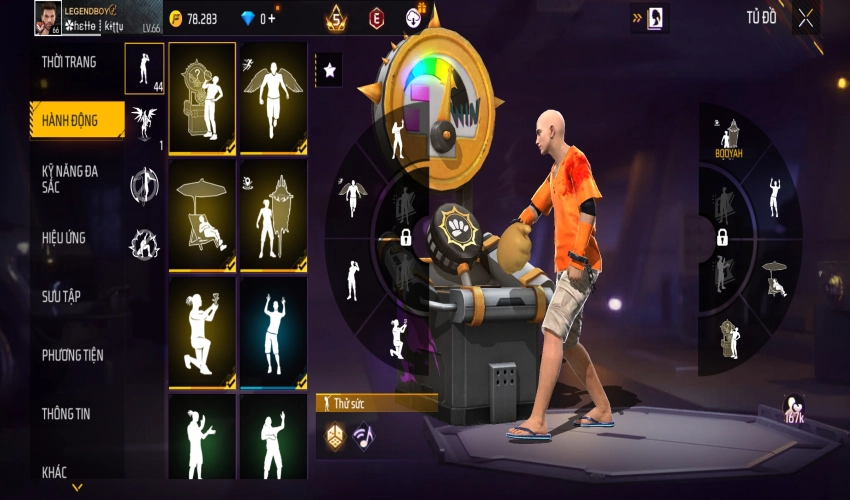Select the kneeling rose emote tile

coord(202,332)
